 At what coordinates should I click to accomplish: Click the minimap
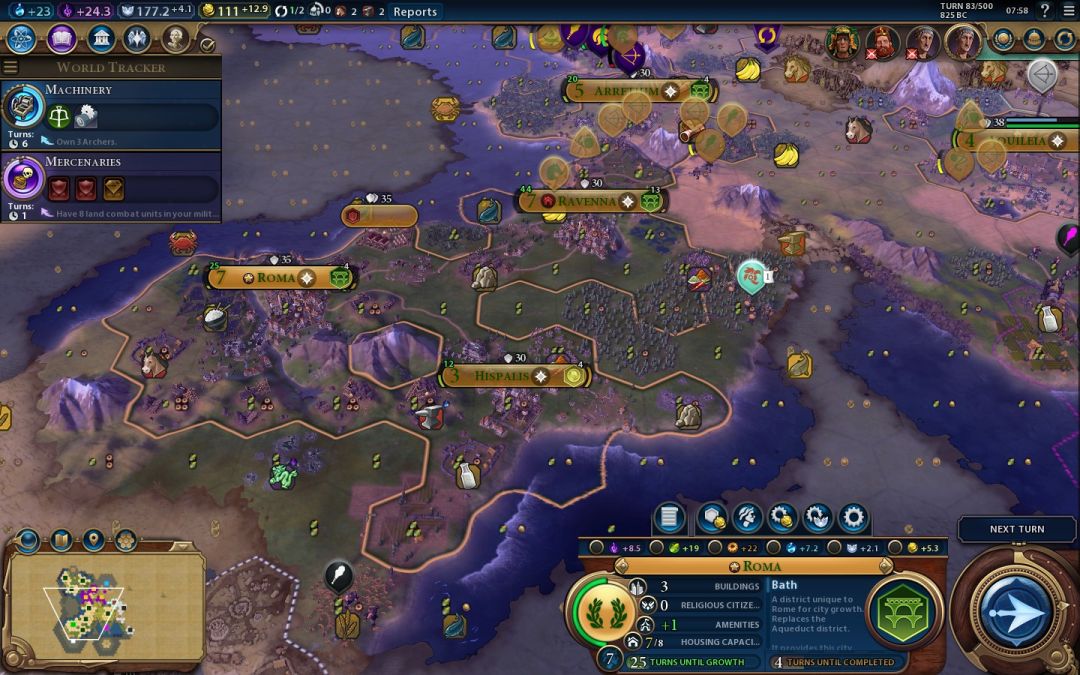(x=105, y=604)
